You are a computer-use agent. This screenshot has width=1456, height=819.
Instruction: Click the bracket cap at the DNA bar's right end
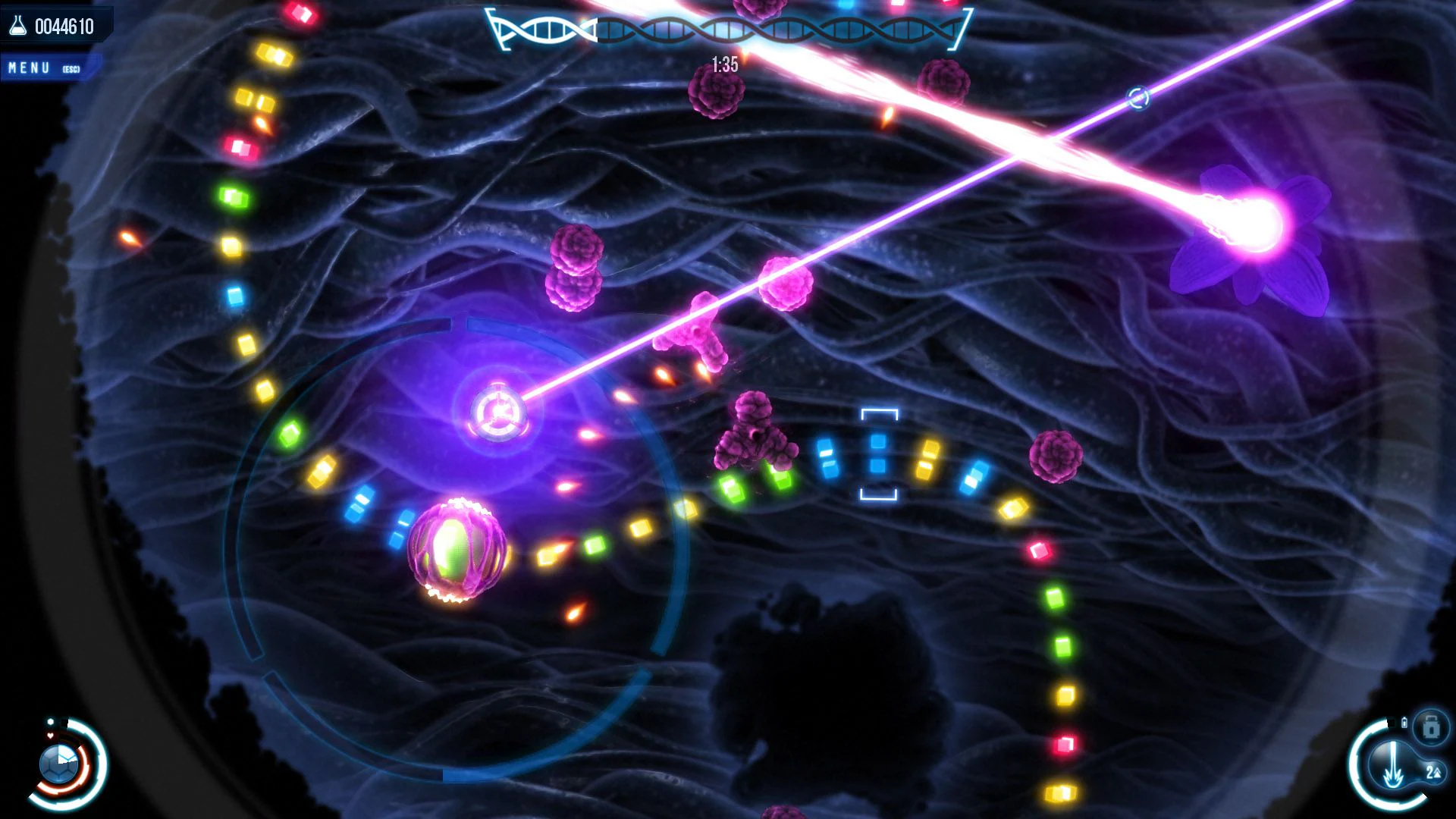coord(964,27)
